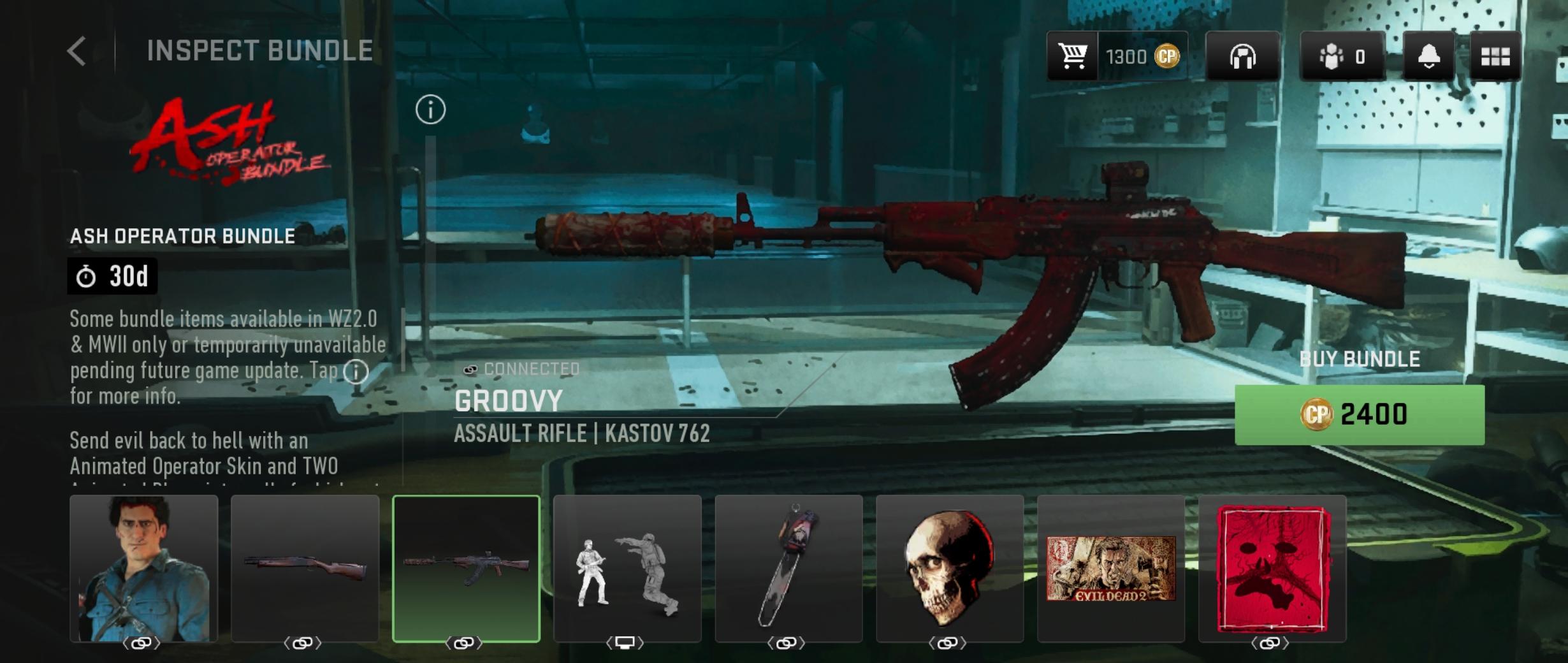The width and height of the screenshot is (1568, 663).
Task: Select the Ash operator skin thumbnail
Action: (143, 568)
